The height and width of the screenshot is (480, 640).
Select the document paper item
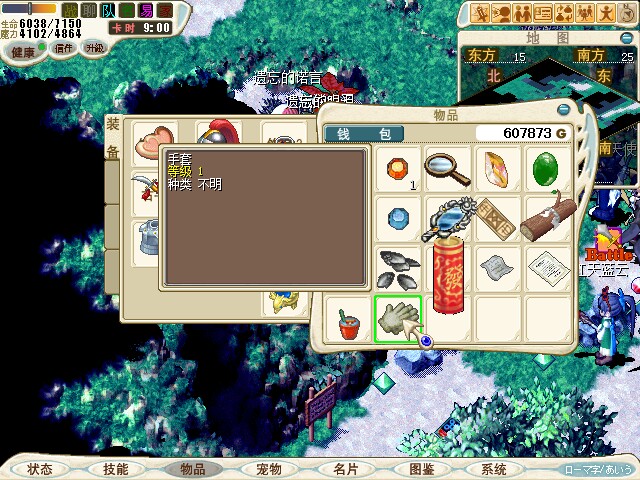545,268
